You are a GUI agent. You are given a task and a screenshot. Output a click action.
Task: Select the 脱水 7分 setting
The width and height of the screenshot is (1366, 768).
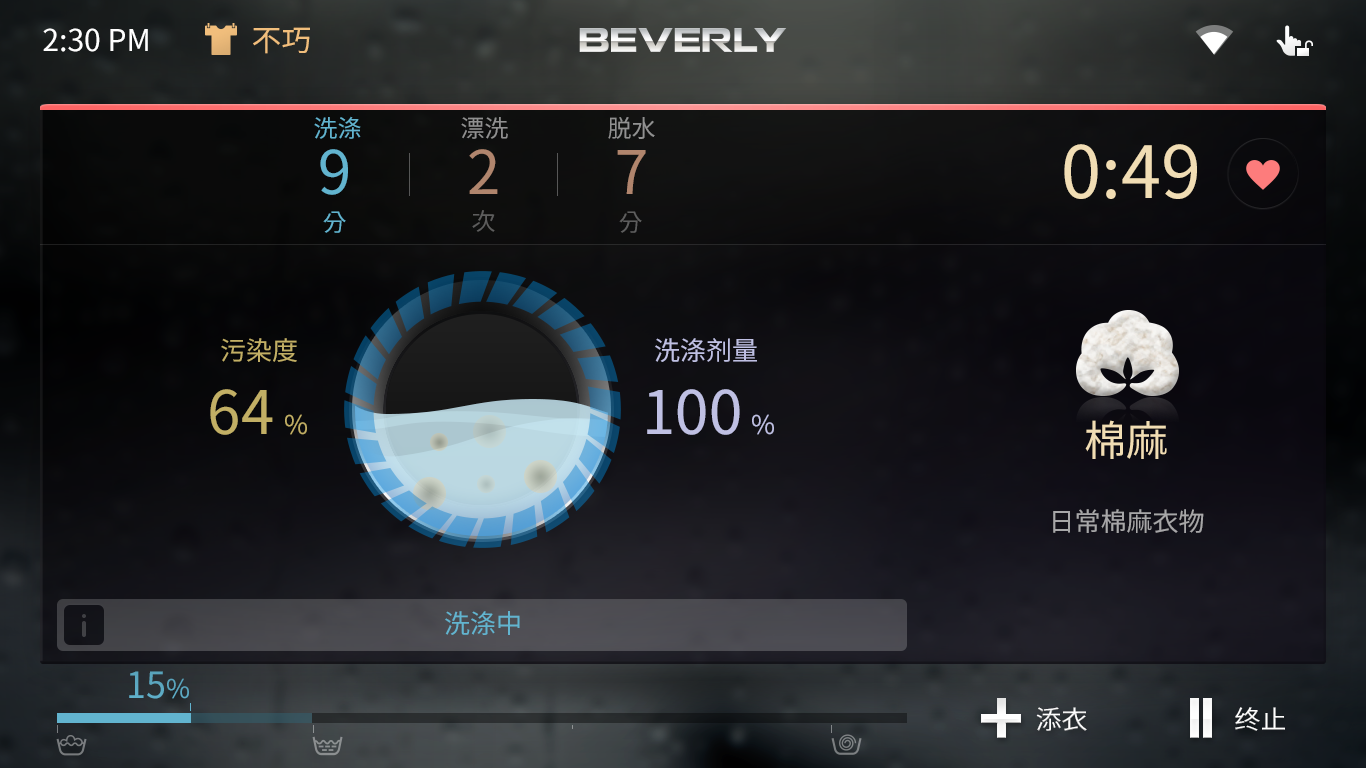point(630,173)
